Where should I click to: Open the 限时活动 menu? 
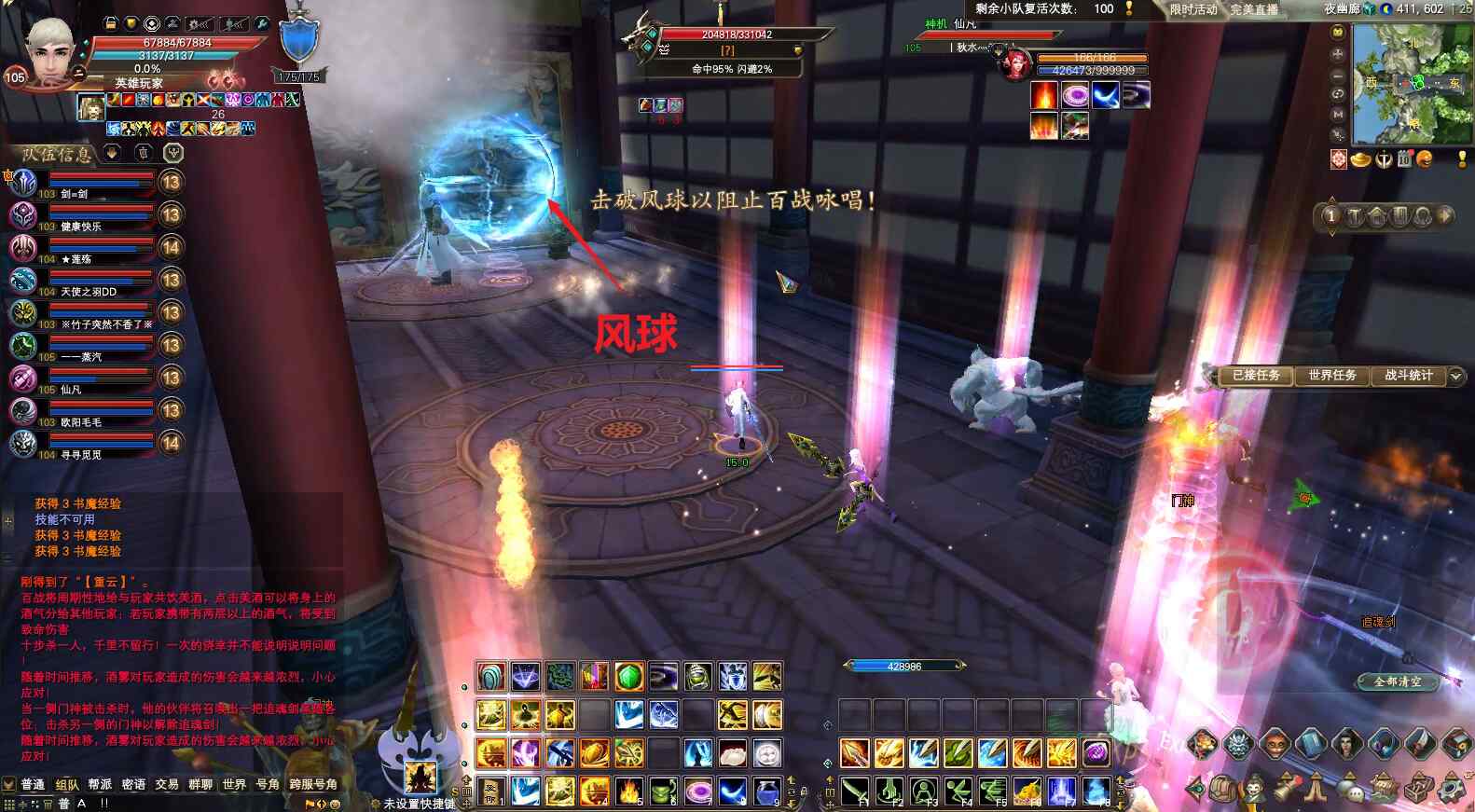pyautogui.click(x=1193, y=9)
